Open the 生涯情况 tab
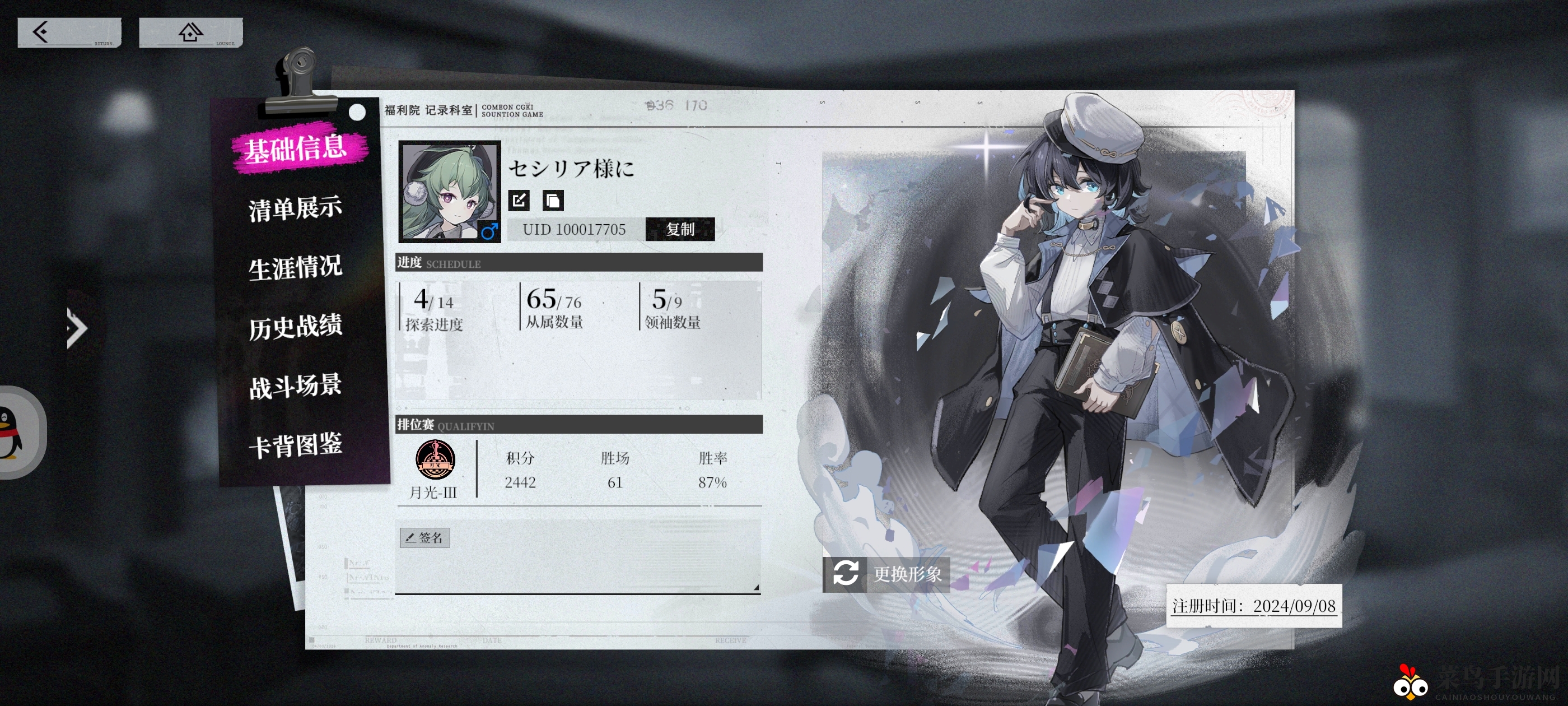The image size is (1568, 706). click(x=295, y=267)
